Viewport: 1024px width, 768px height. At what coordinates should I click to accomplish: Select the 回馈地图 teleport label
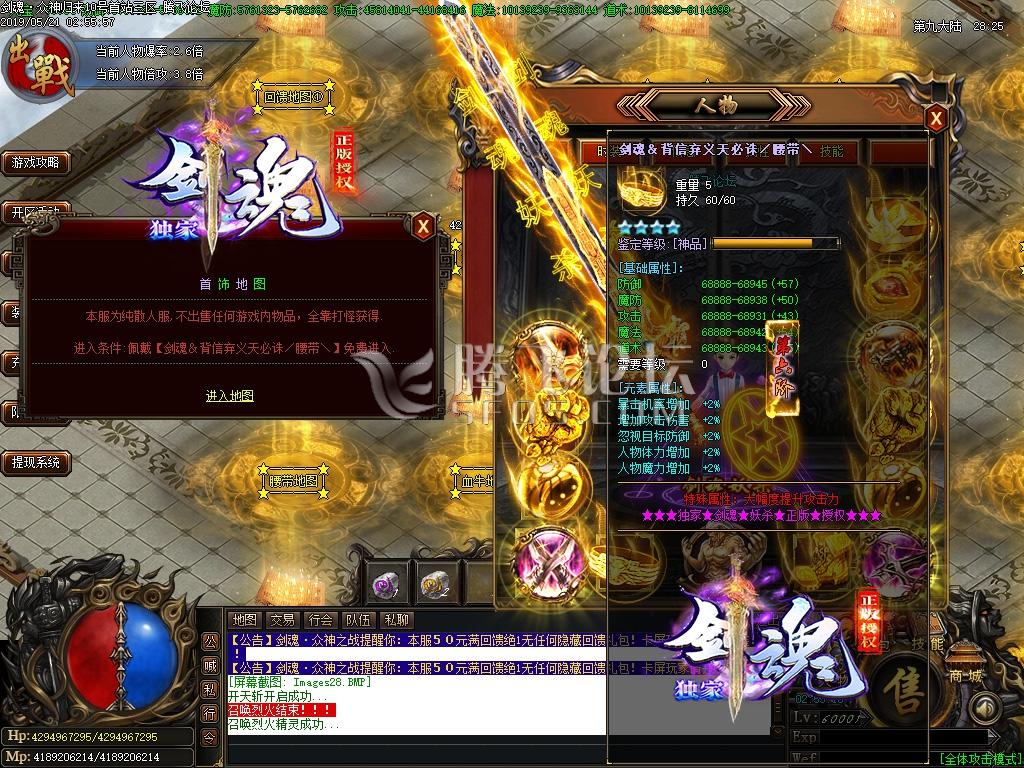tap(293, 98)
